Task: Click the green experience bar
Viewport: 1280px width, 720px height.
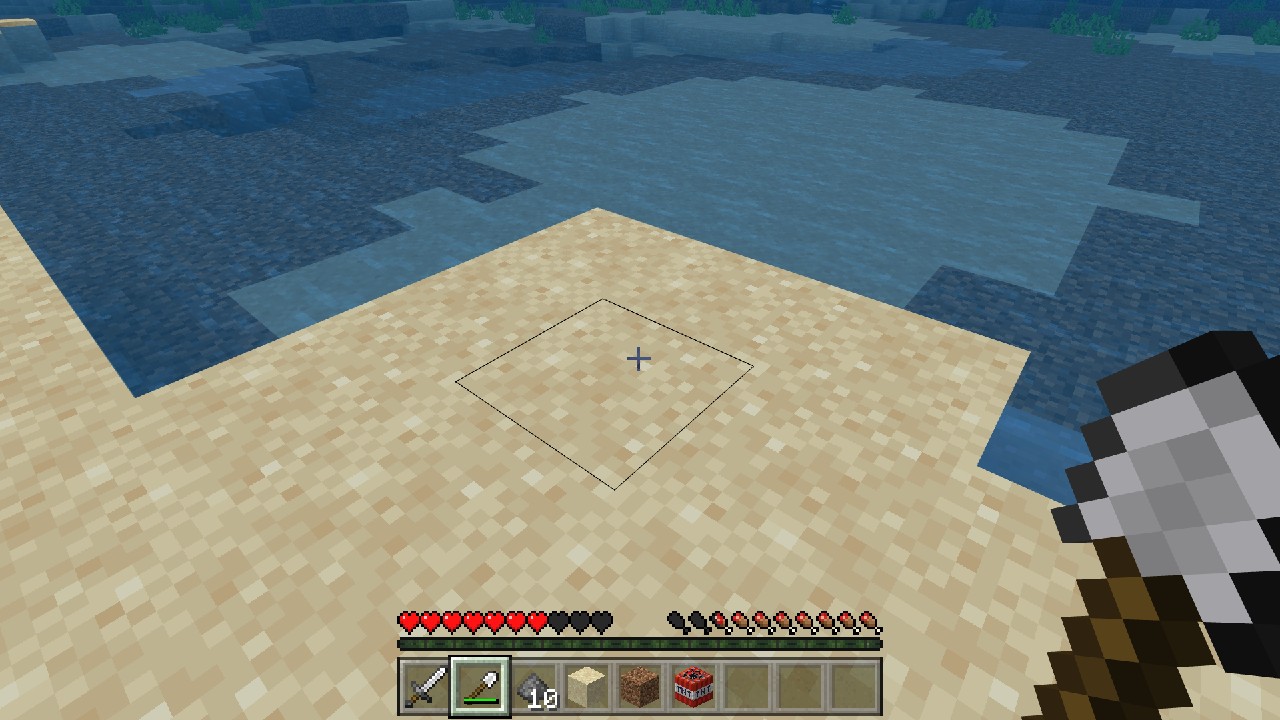Action: tap(640, 644)
